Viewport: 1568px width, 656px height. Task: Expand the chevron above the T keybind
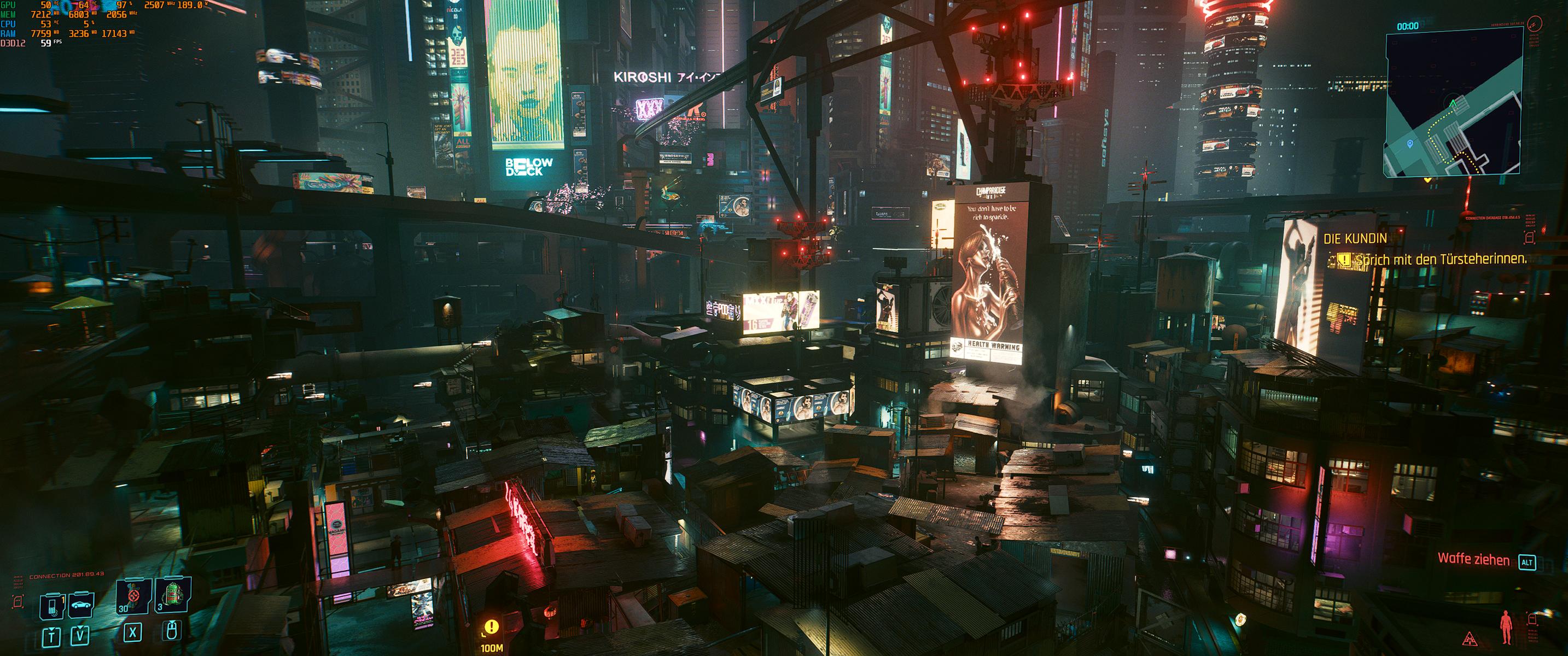coord(52,629)
